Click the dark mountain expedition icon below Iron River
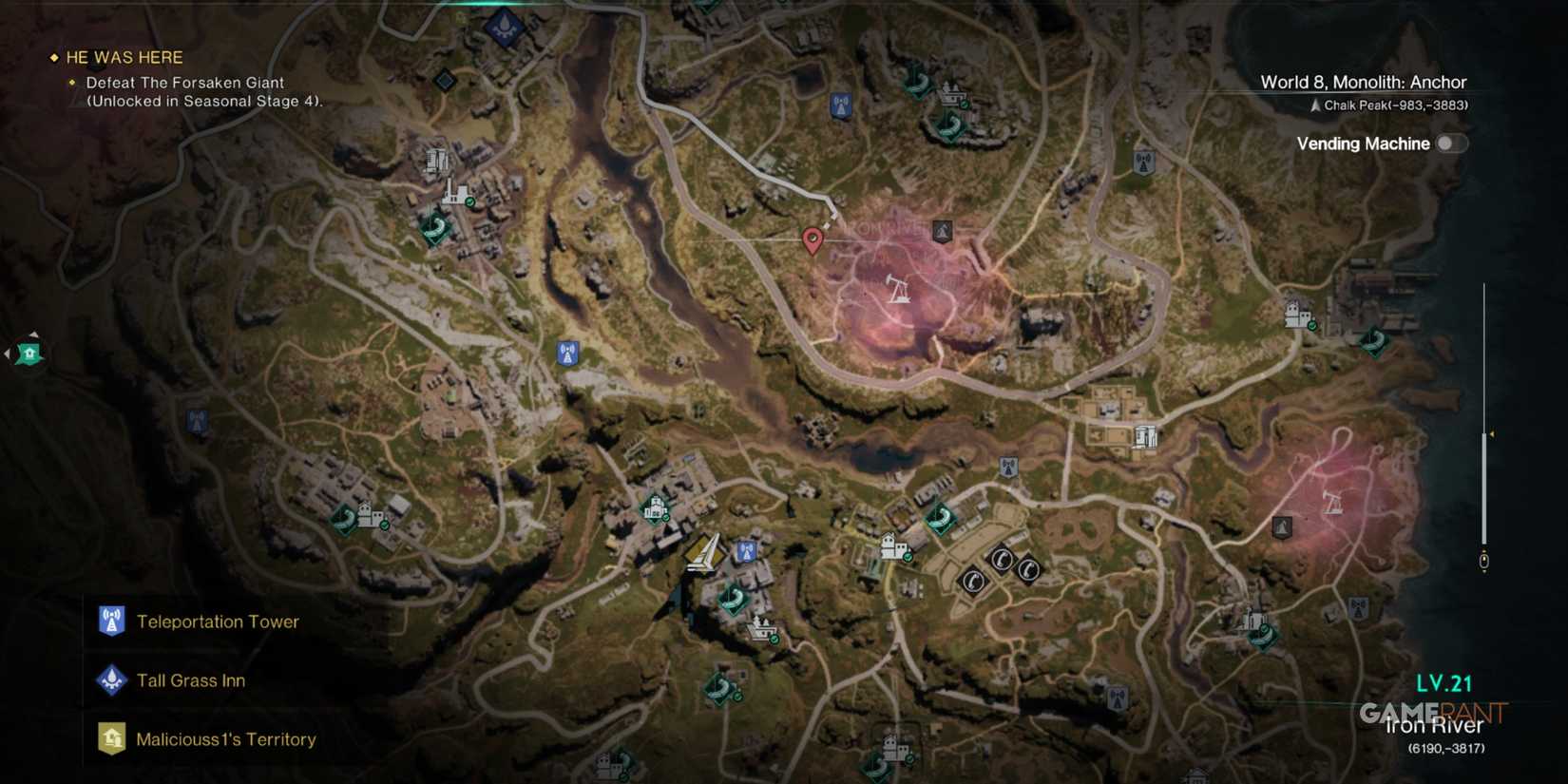The height and width of the screenshot is (784, 1568). [x=1281, y=526]
